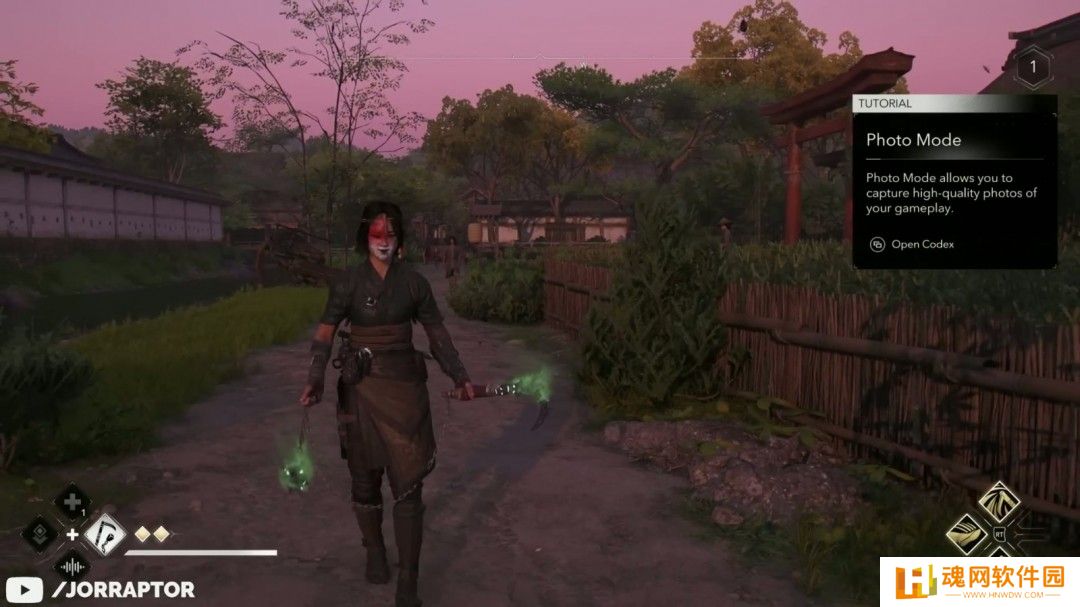Select the stacked-diamond slot left of weapon
1080x607 pixels.
pyautogui.click(x=40, y=534)
